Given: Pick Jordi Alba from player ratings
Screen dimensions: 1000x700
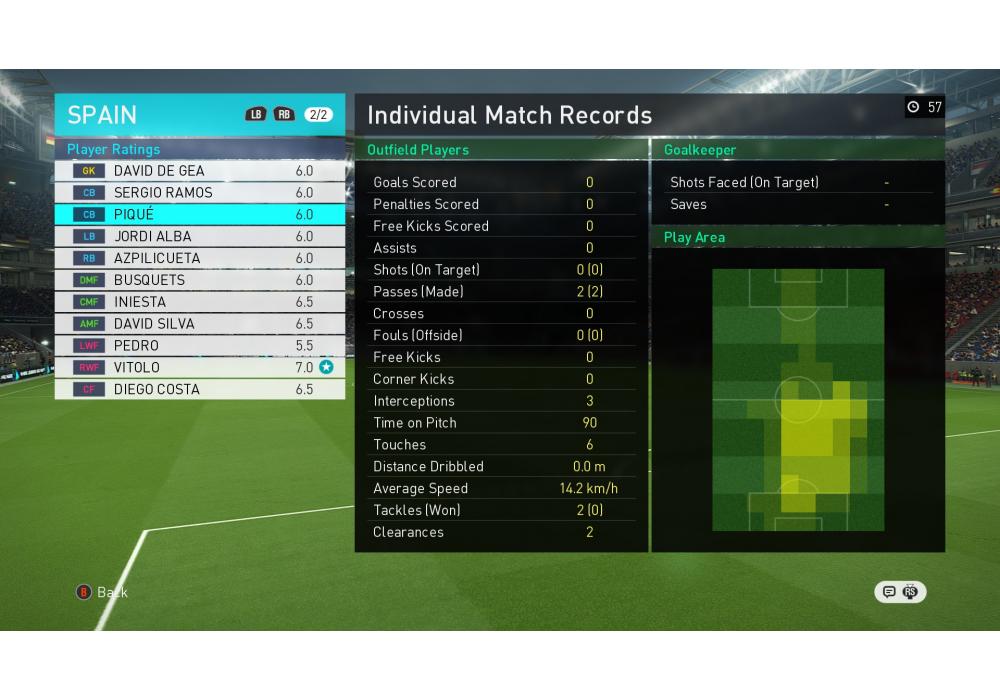Looking at the screenshot, I should pyautogui.click(x=200, y=237).
